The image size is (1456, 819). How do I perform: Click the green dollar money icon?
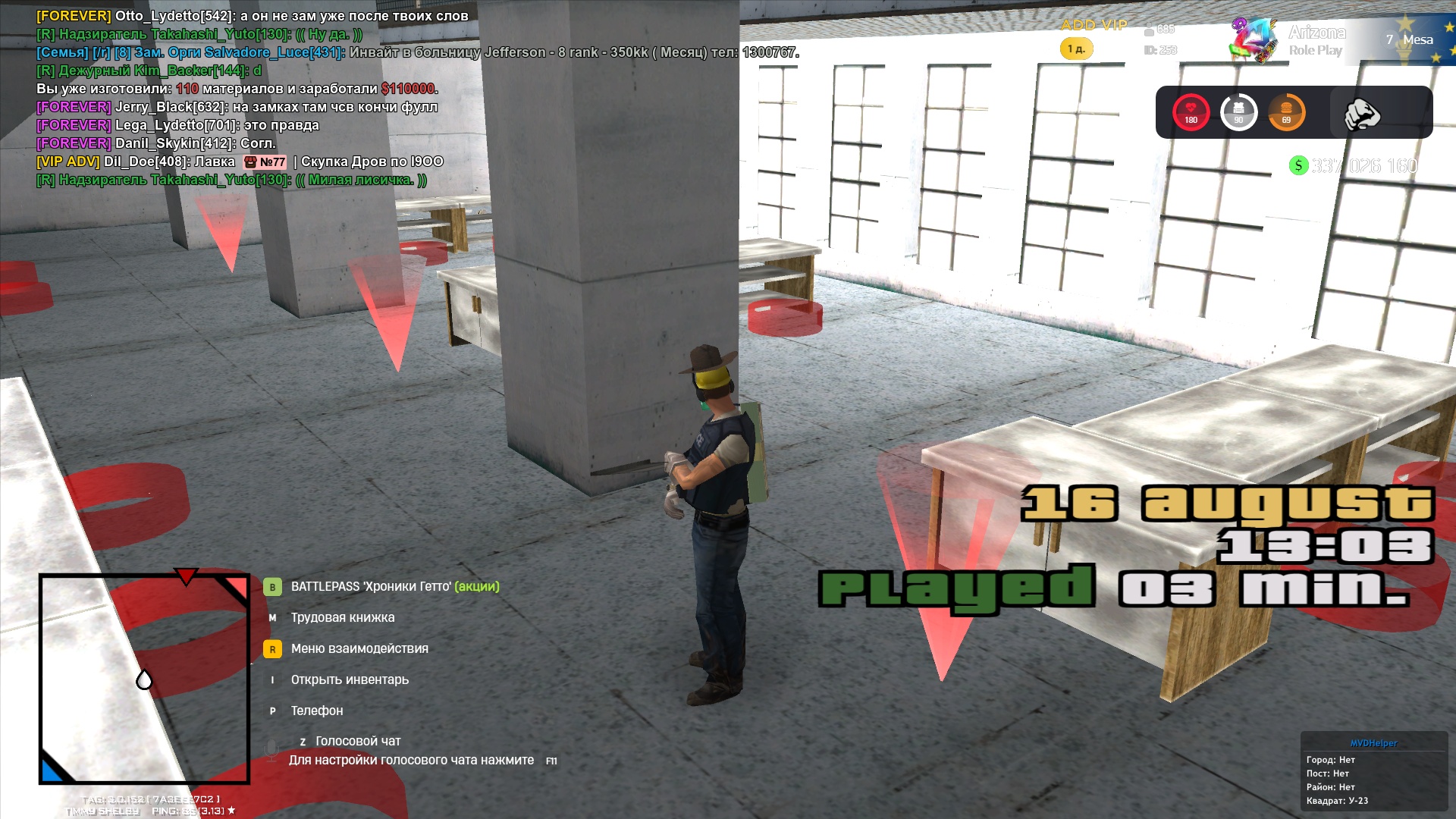(x=1298, y=165)
